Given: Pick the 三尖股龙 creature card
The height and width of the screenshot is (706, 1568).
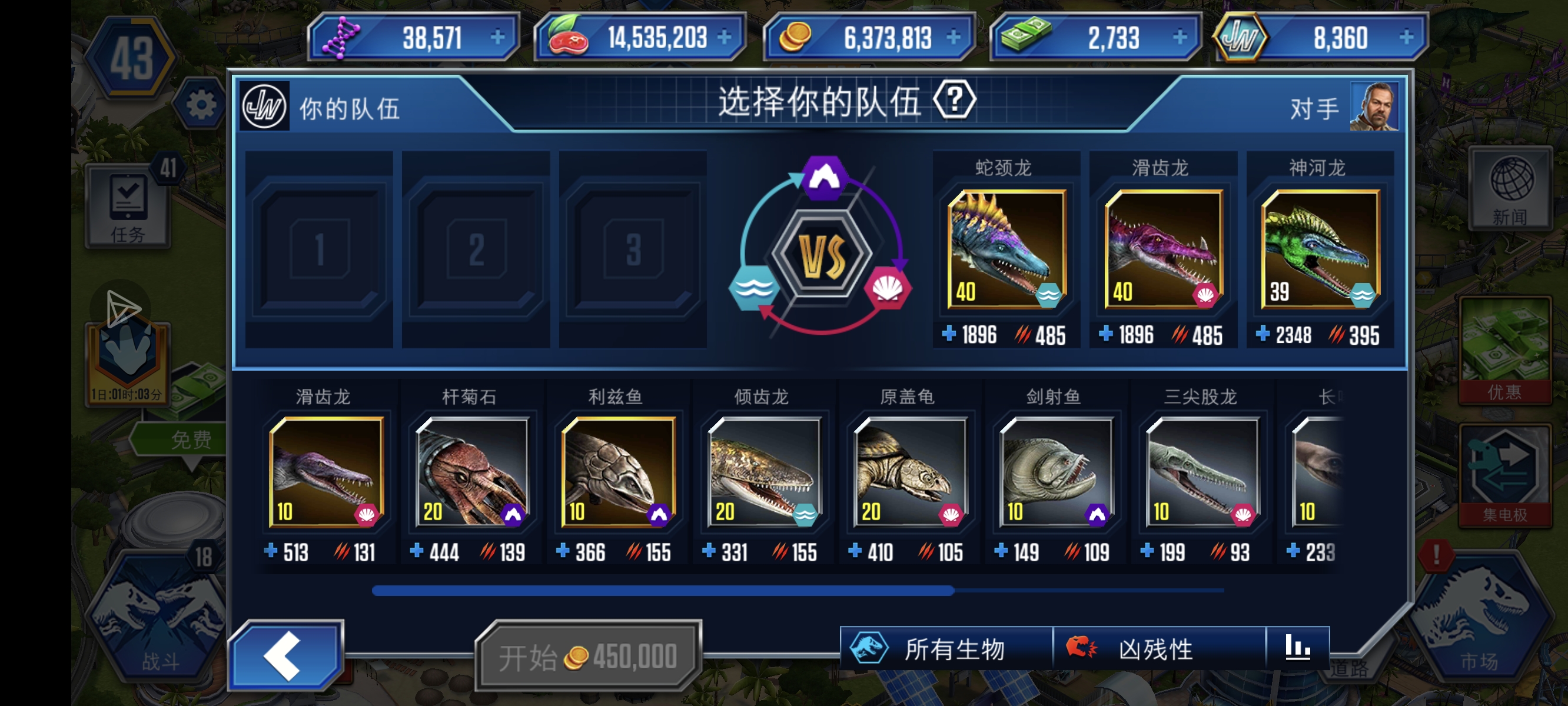Looking at the screenshot, I should 1202,472.
